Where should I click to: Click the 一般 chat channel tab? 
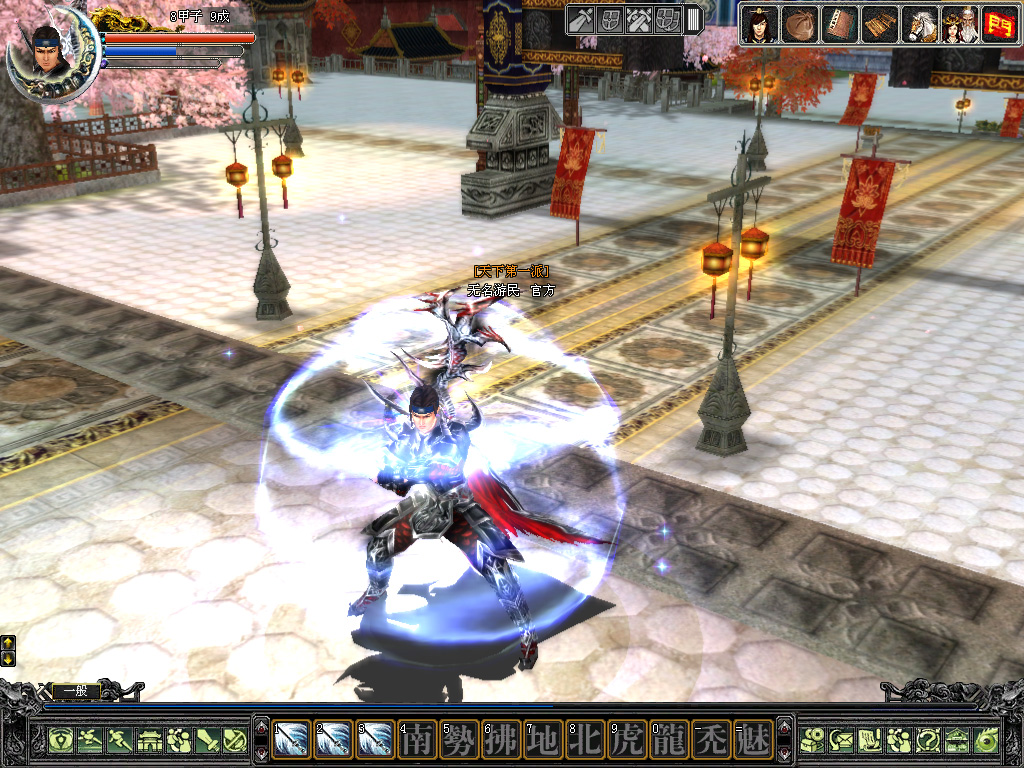tap(76, 690)
